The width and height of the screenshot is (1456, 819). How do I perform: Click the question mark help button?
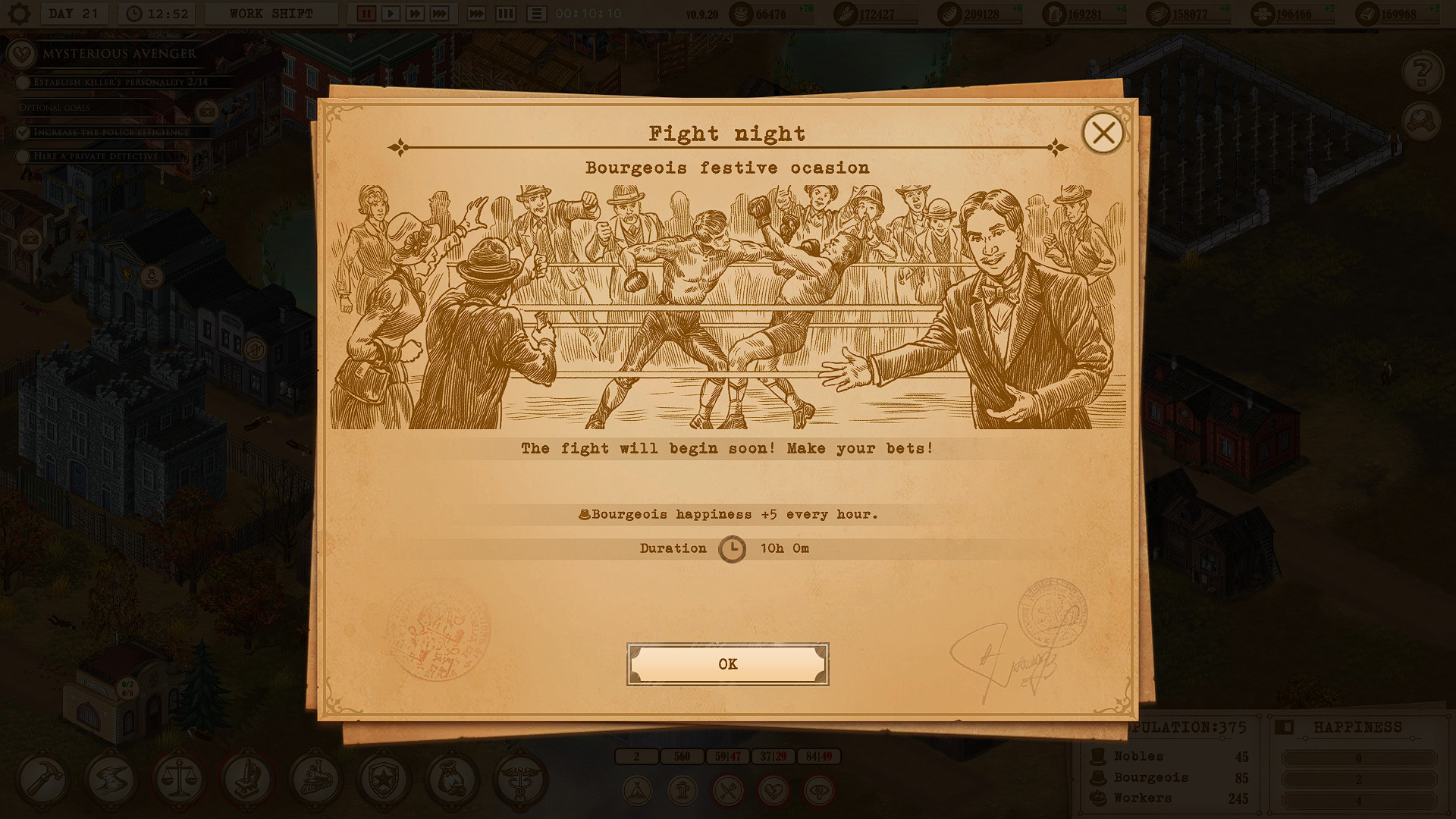click(1422, 72)
